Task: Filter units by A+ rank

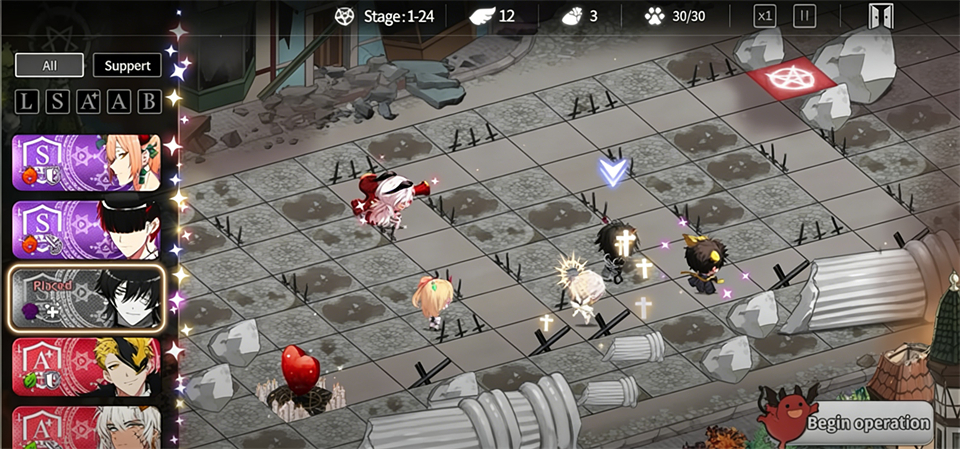Action: (89, 101)
